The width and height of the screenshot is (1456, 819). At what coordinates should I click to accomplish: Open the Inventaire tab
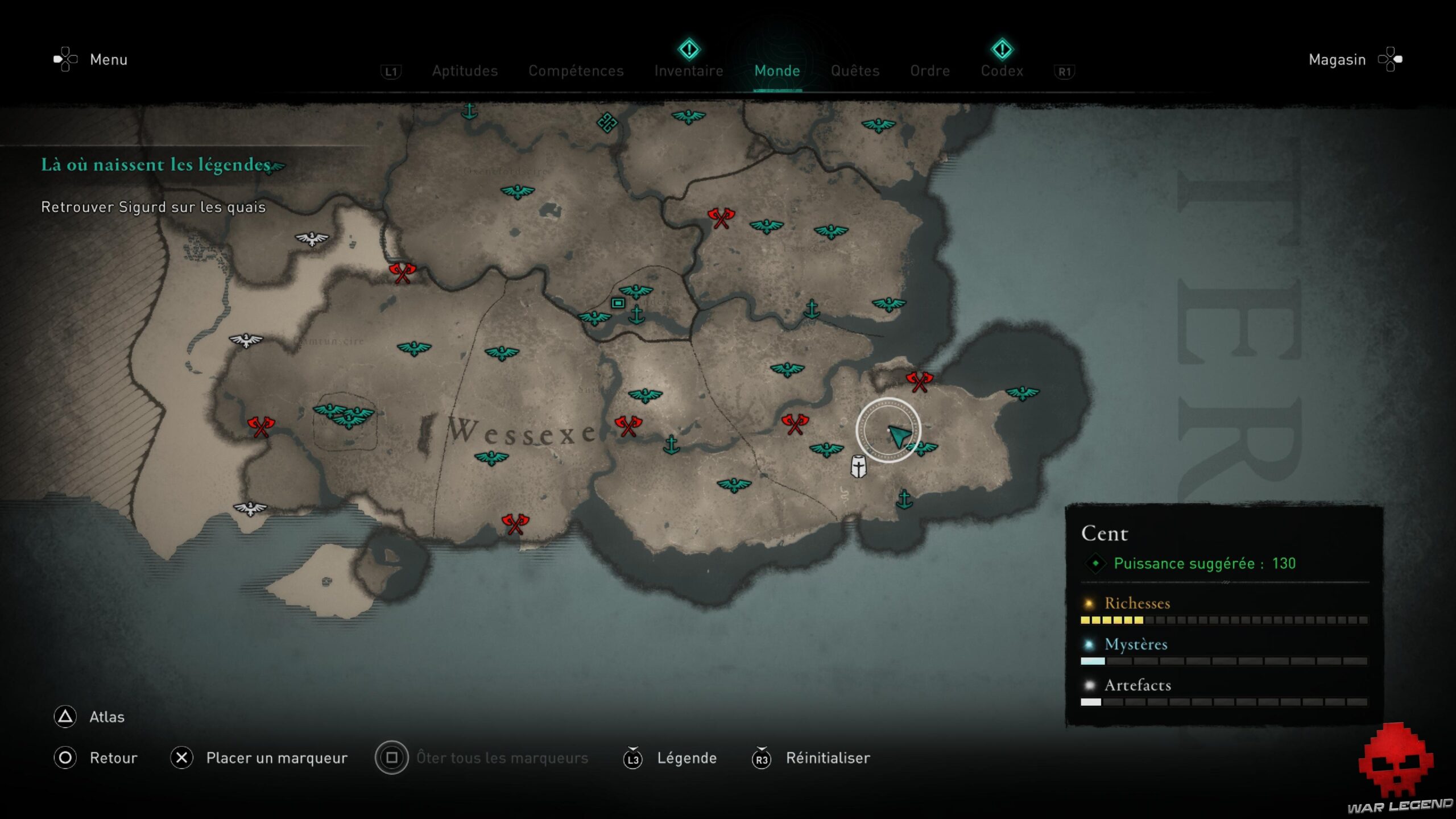point(689,71)
